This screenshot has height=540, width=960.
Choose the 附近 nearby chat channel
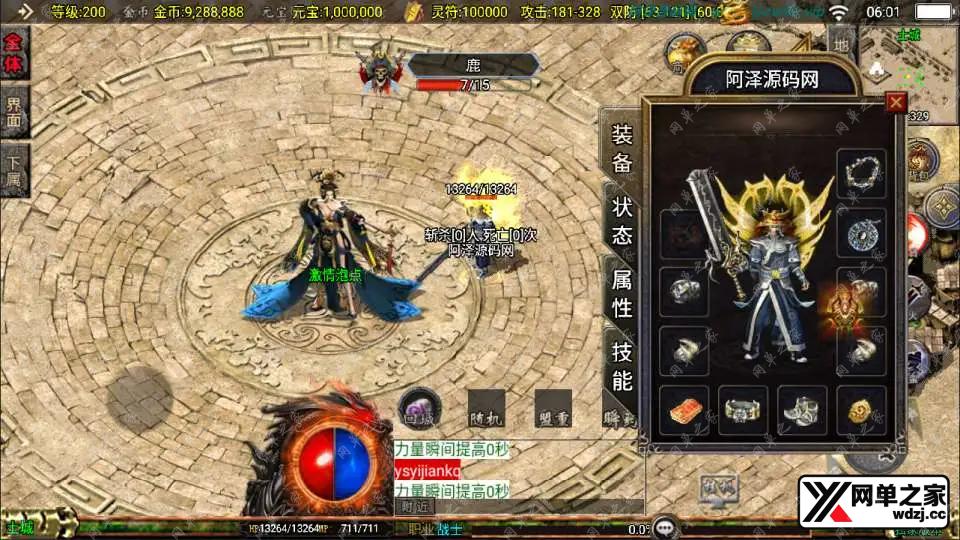pos(415,507)
